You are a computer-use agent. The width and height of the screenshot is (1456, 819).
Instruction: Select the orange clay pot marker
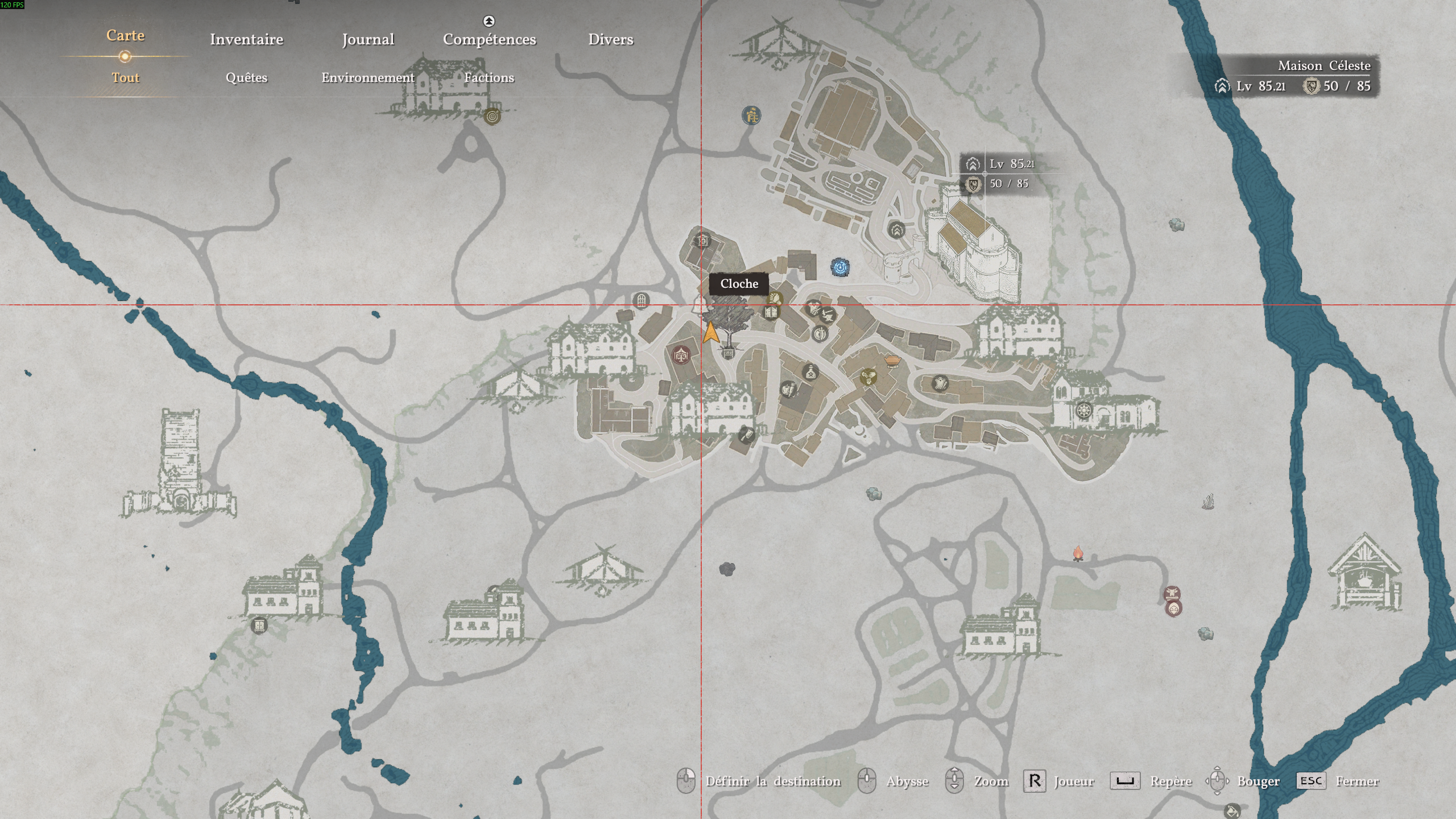pos(892,361)
